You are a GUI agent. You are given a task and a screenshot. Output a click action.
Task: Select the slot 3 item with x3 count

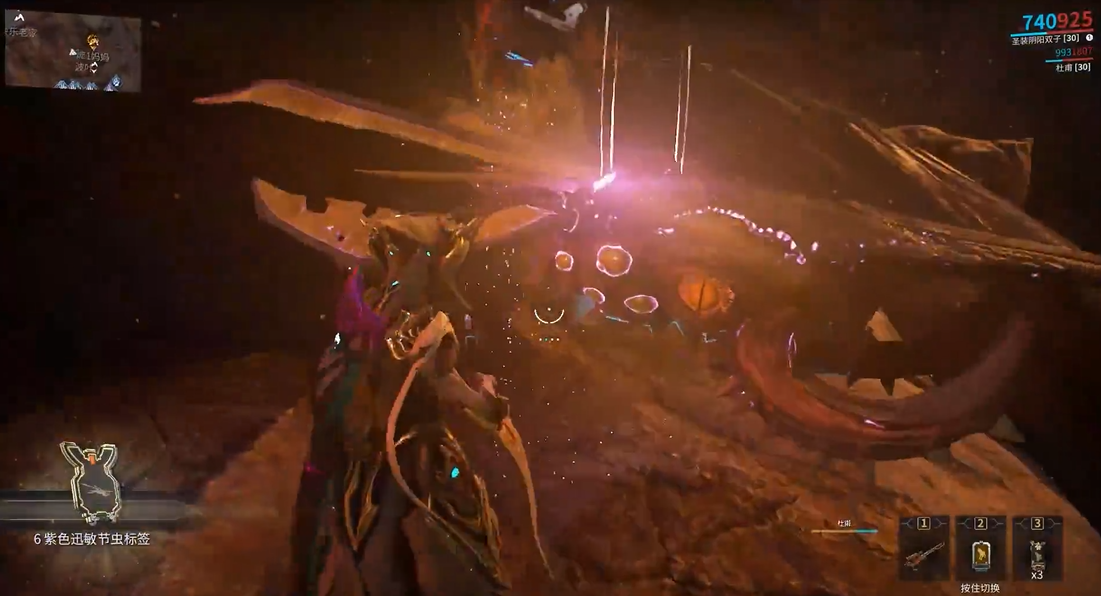[1037, 555]
